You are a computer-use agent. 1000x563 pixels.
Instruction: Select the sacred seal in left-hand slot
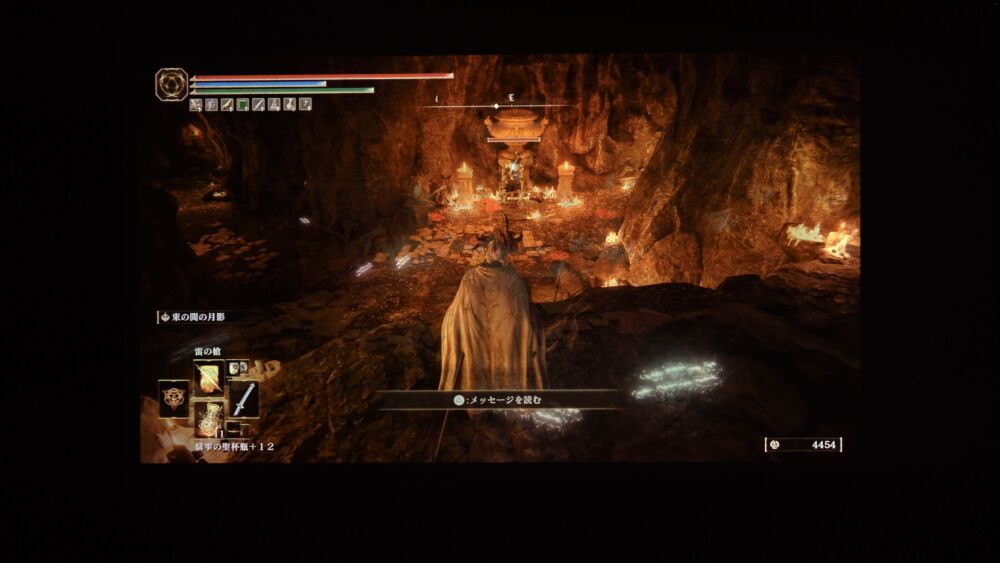click(x=173, y=398)
